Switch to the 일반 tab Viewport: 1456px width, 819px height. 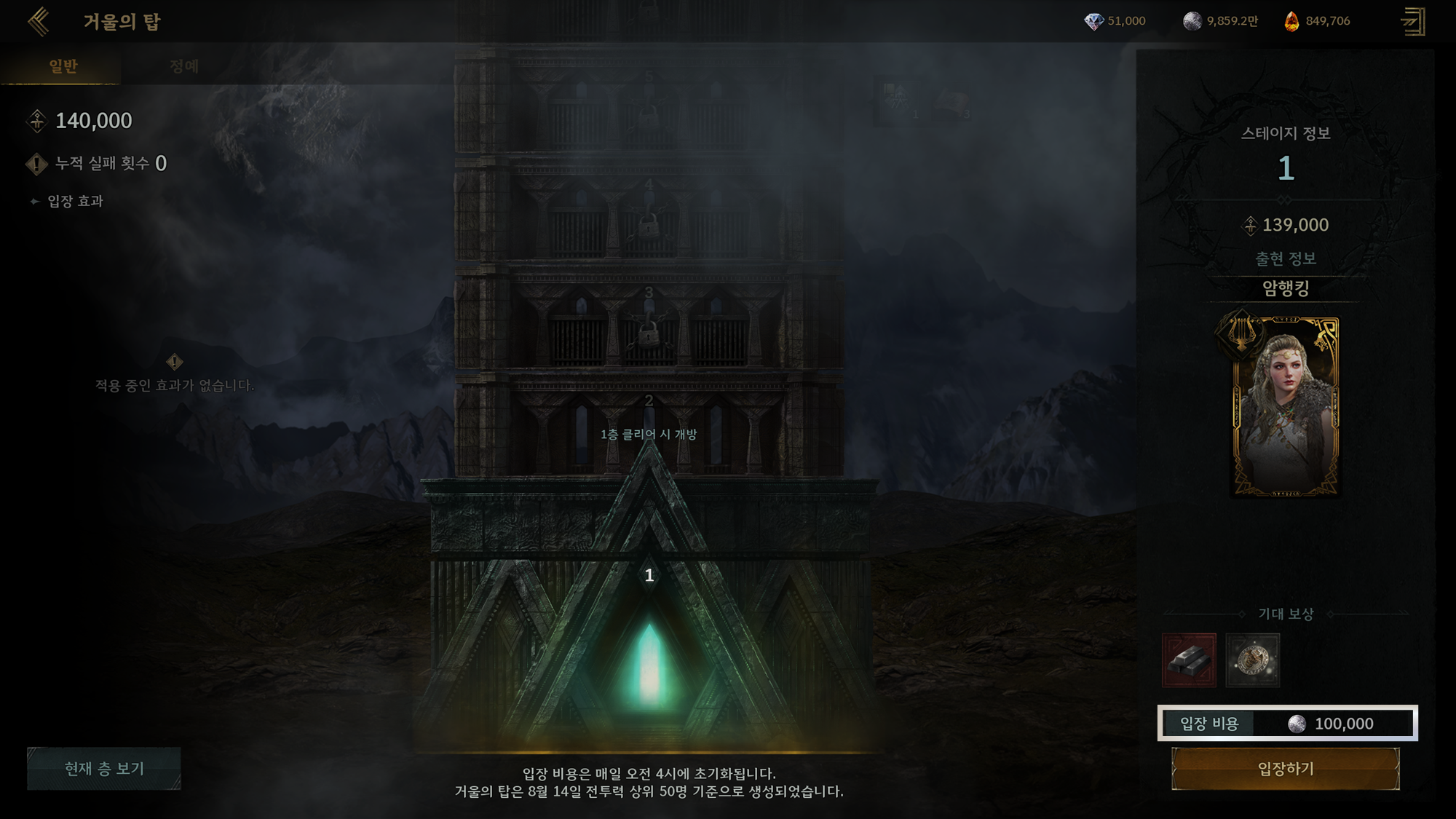pos(63,66)
